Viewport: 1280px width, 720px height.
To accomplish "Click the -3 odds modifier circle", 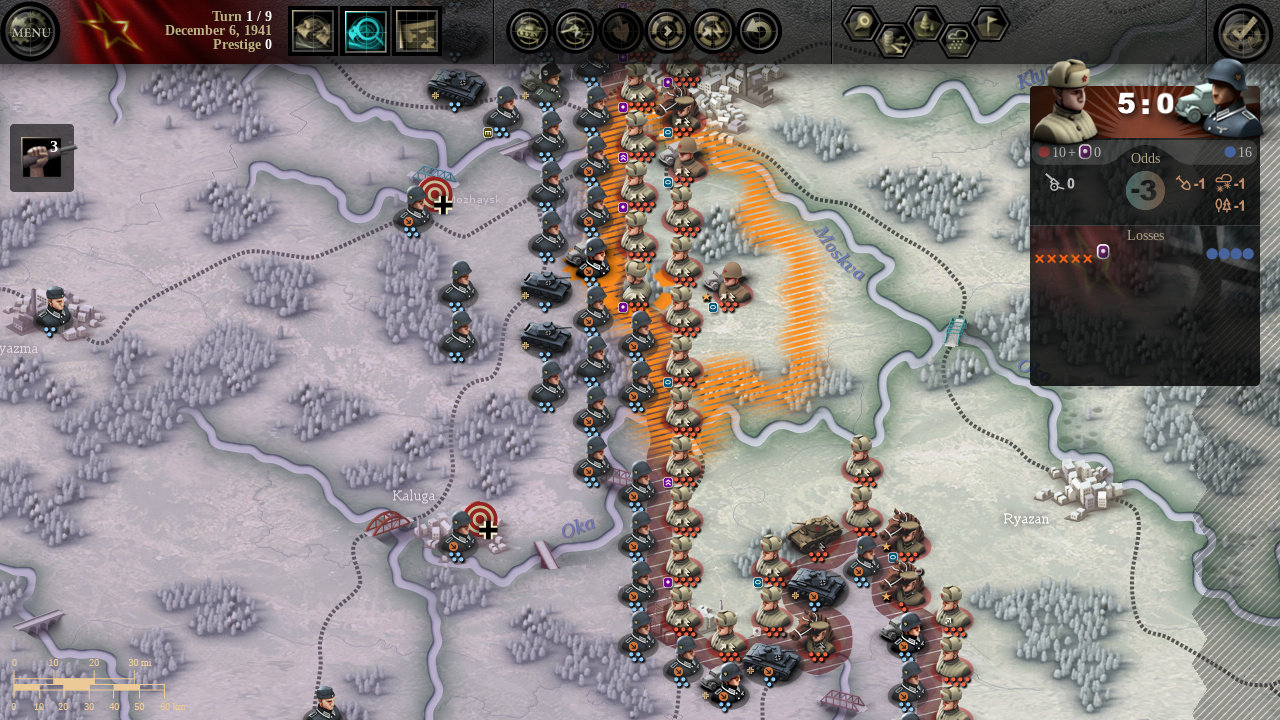I will (1144, 190).
